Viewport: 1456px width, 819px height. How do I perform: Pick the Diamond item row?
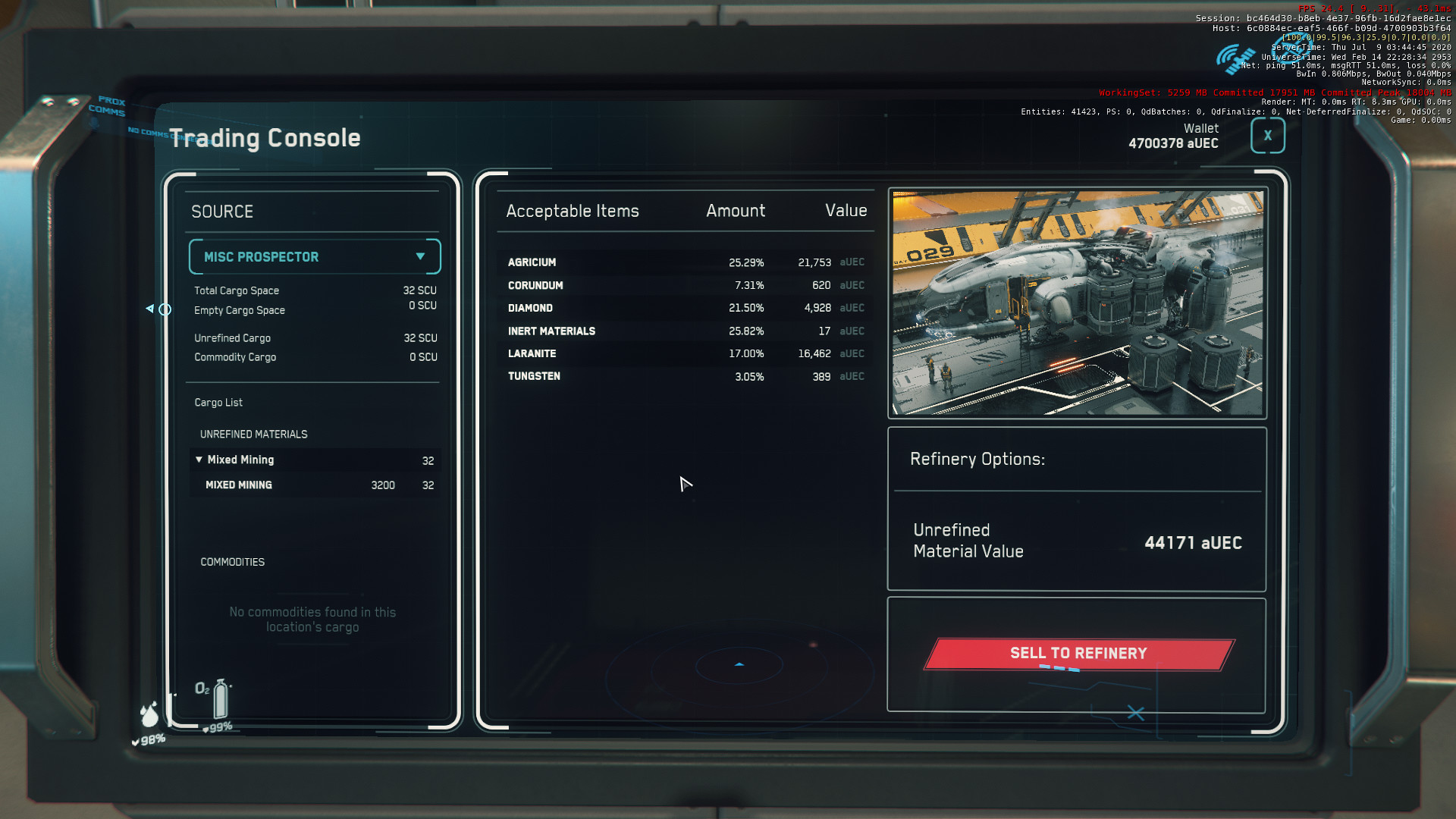(686, 308)
